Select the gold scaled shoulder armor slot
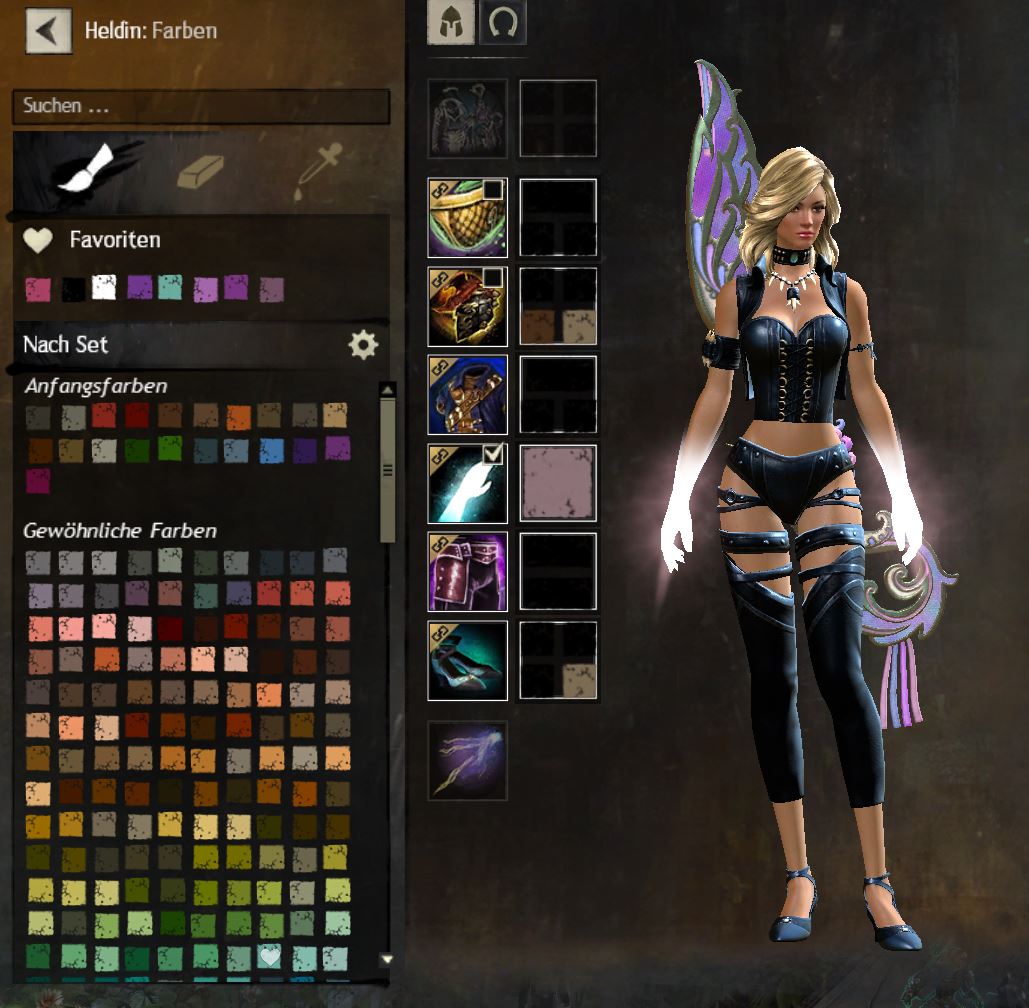 (x=467, y=218)
